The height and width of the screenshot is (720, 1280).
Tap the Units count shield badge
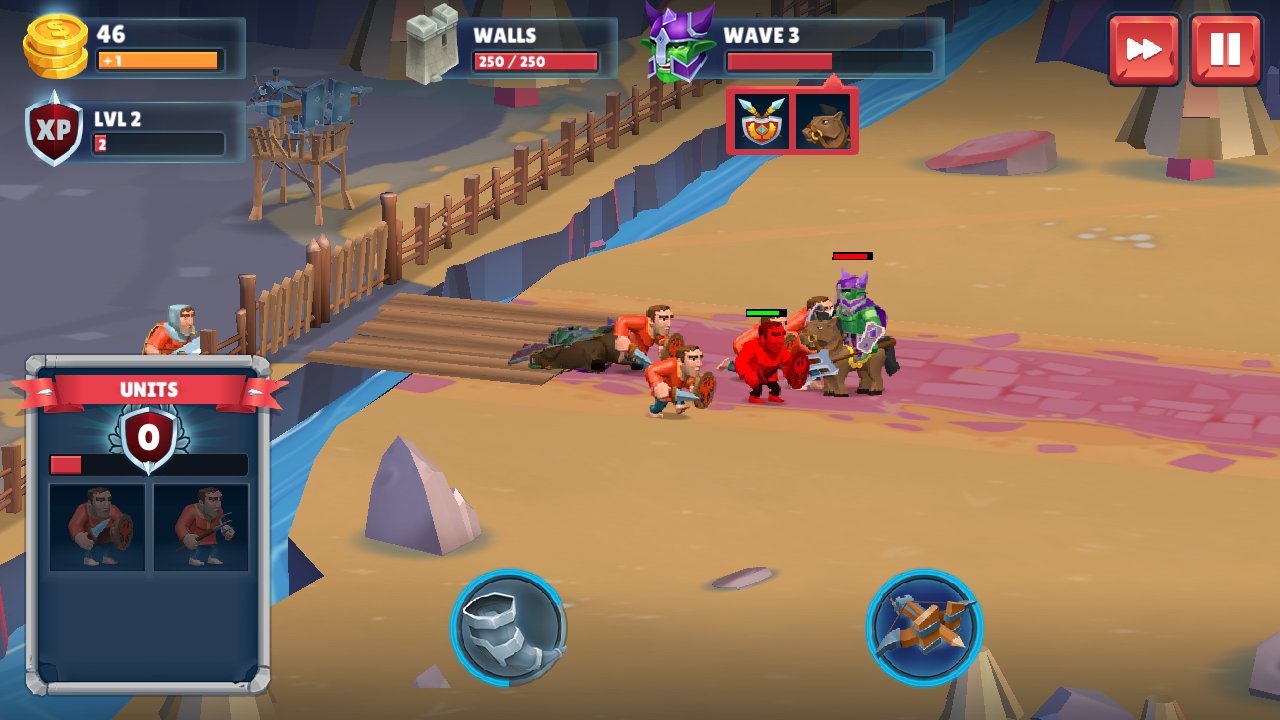(x=148, y=437)
